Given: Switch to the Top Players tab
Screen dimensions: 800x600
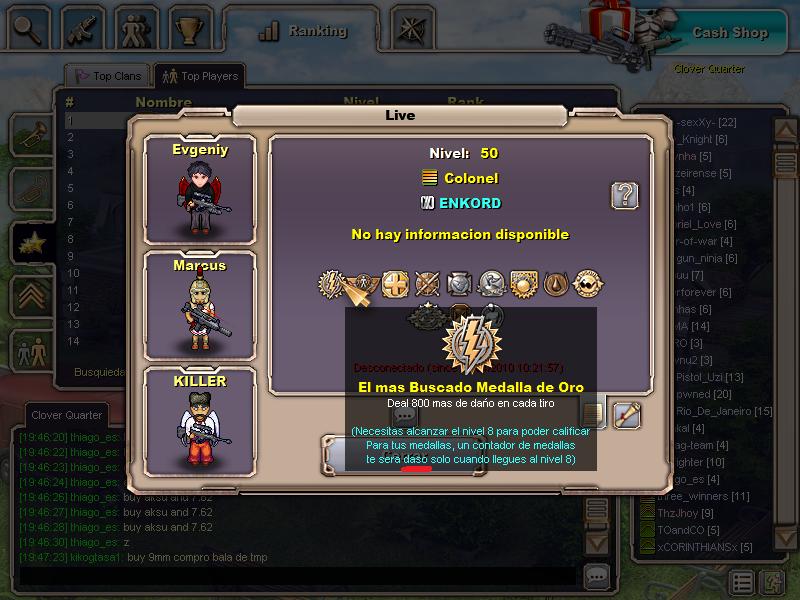Looking at the screenshot, I should pyautogui.click(x=201, y=76).
